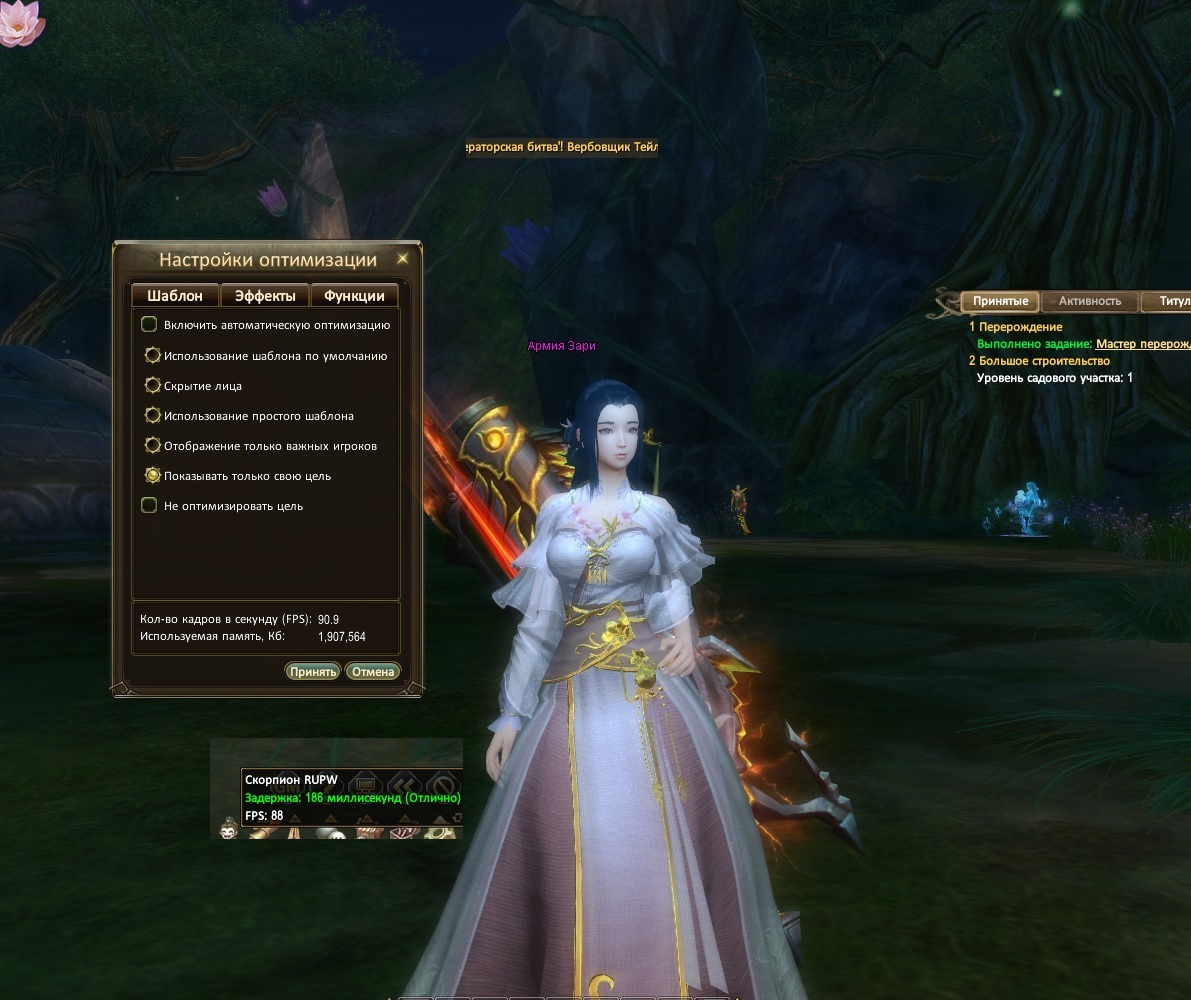
Task: Open the Эффекты tab
Action: (x=265, y=296)
